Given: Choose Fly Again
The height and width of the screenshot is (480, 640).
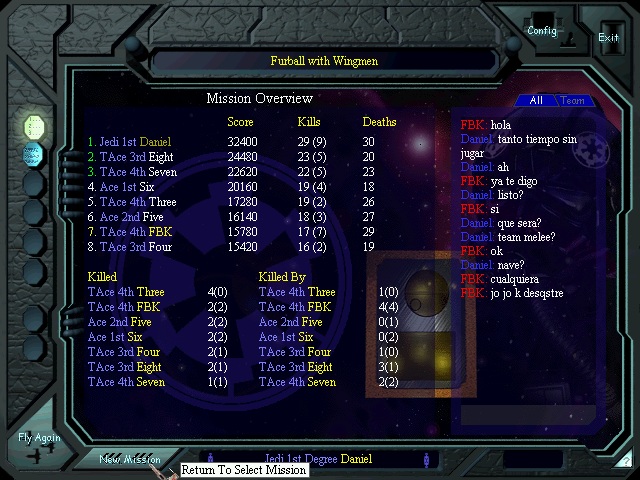Looking at the screenshot, I should coord(39,444).
